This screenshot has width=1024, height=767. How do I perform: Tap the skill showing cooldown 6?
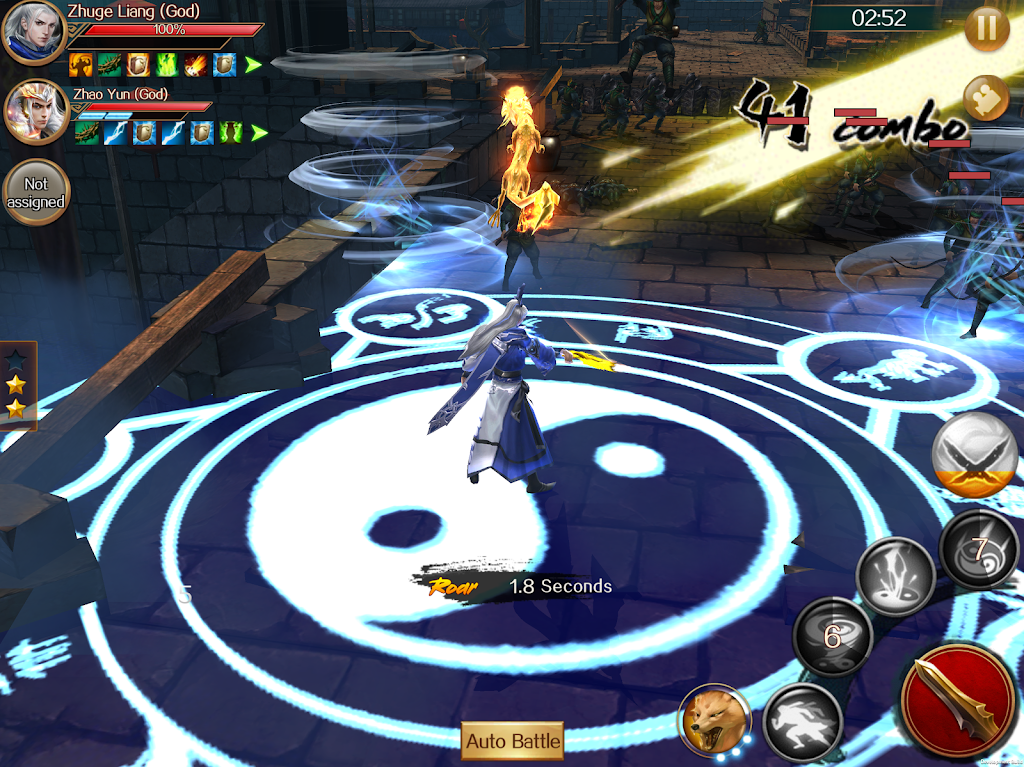pyautogui.click(x=832, y=636)
